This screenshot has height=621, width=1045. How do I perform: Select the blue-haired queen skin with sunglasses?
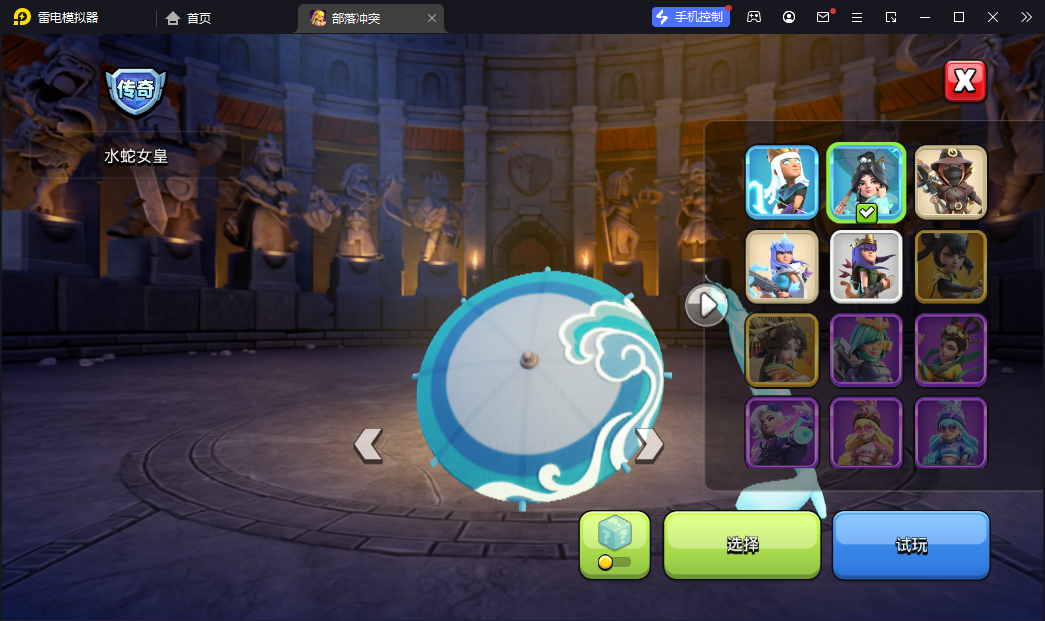click(950, 433)
